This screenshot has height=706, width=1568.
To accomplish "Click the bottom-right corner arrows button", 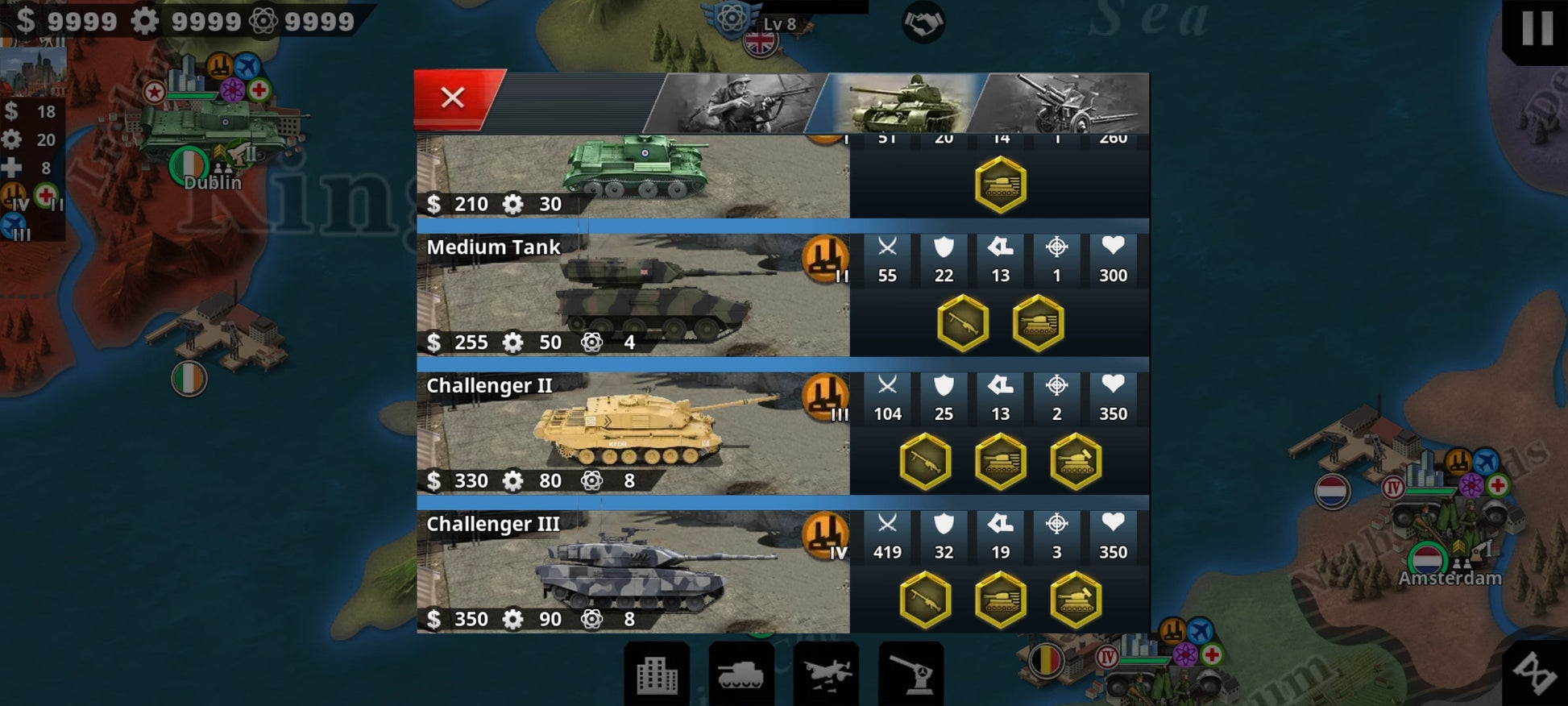I will (1535, 673).
